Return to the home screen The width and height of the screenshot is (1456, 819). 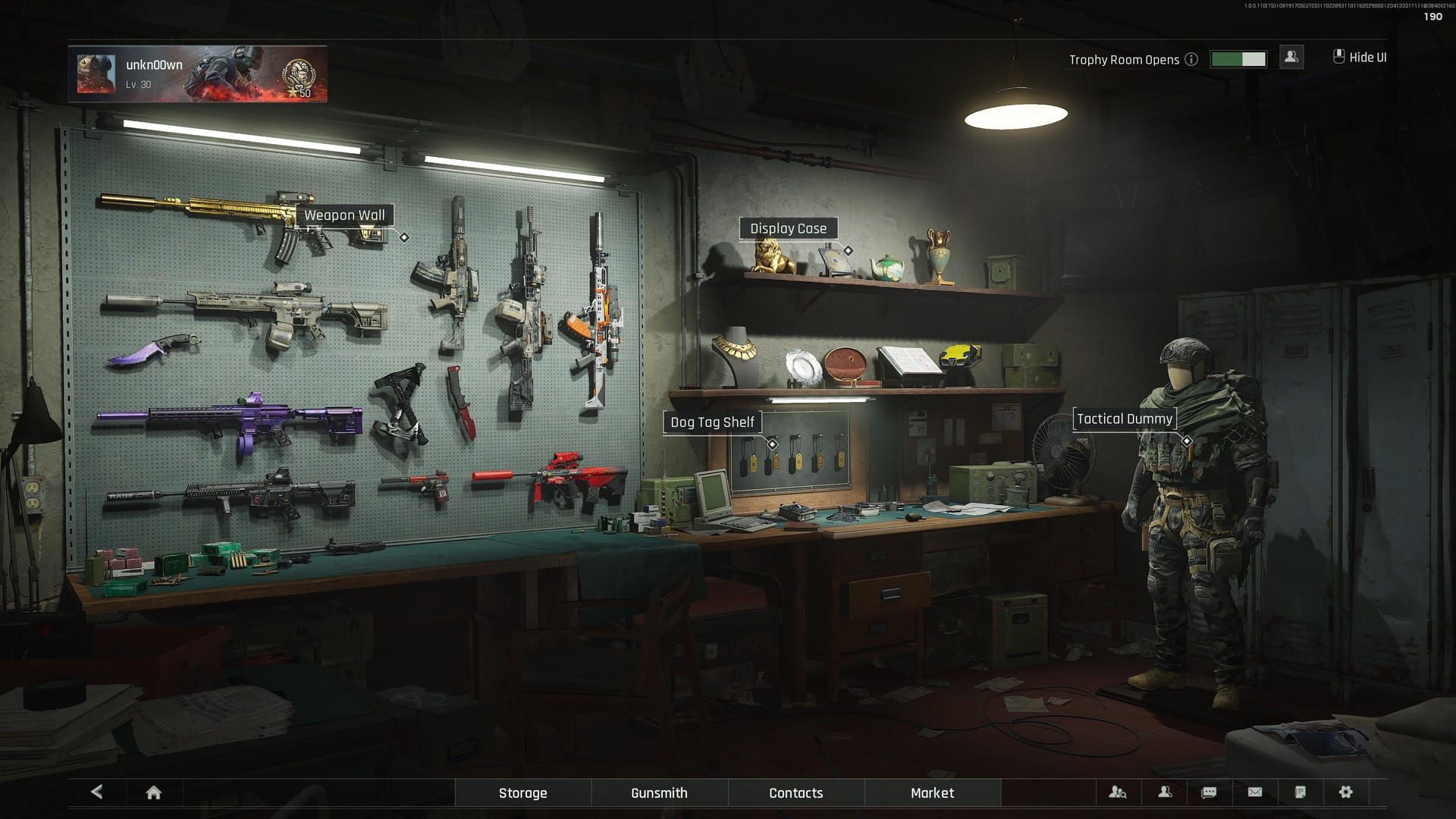coord(153,792)
